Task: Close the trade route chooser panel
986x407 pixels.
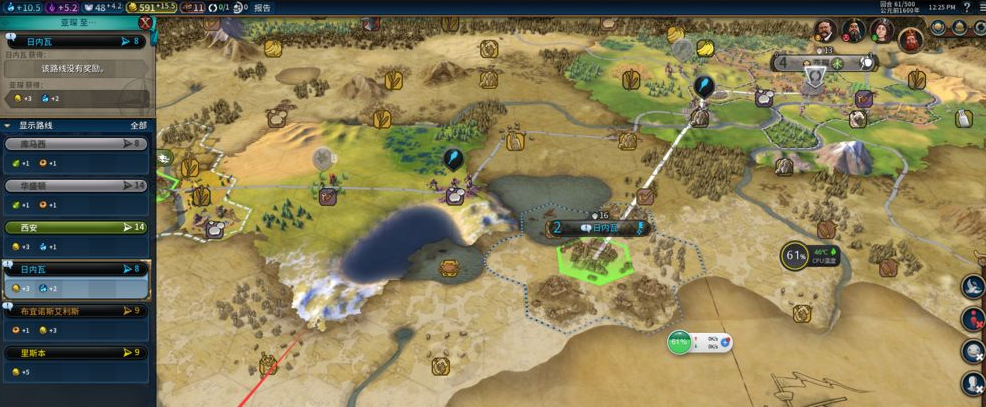Action: pyautogui.click(x=146, y=22)
